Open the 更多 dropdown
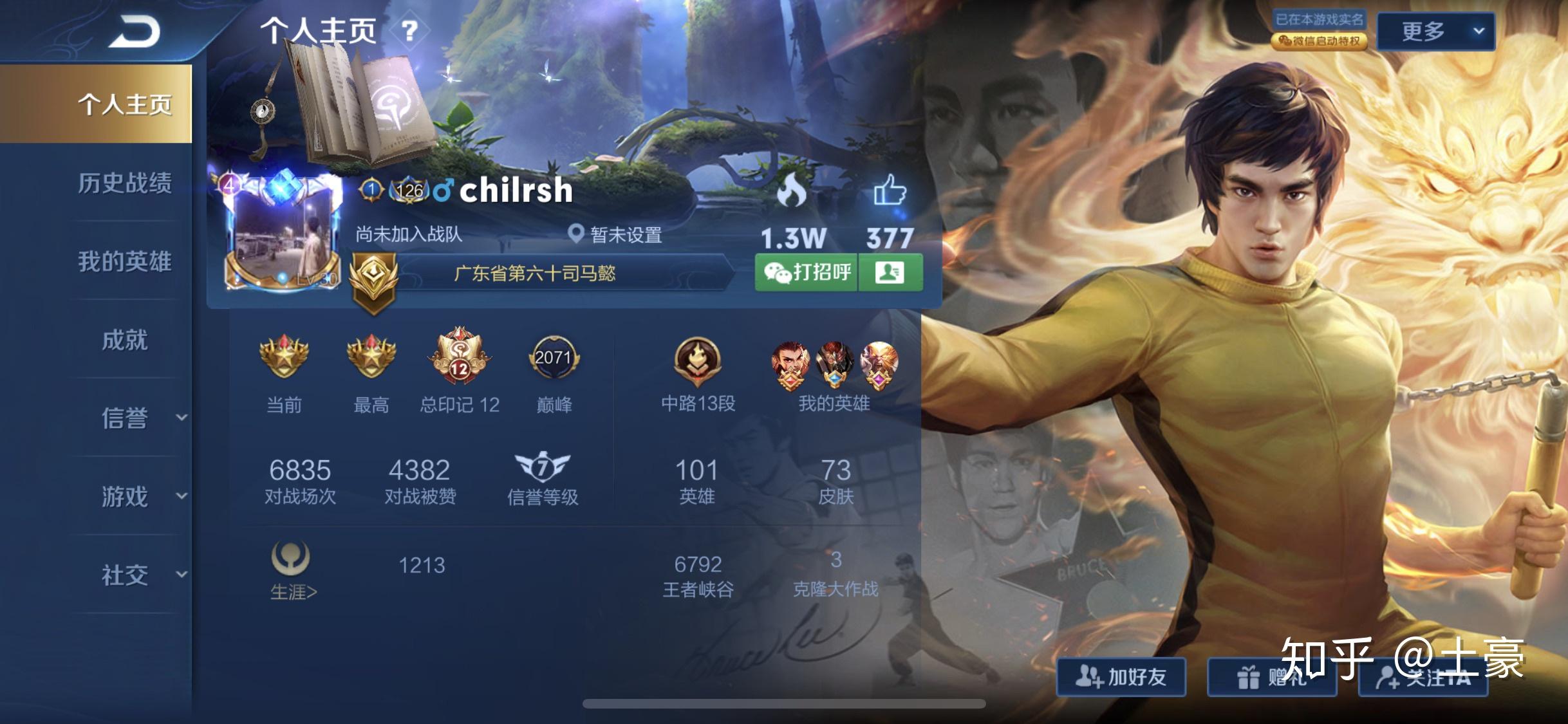The image size is (1568, 724). [x=1435, y=31]
